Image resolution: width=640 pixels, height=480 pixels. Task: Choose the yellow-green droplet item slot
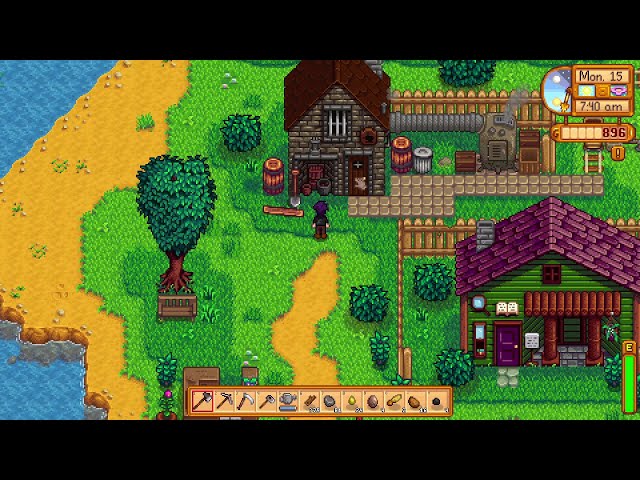coord(351,402)
